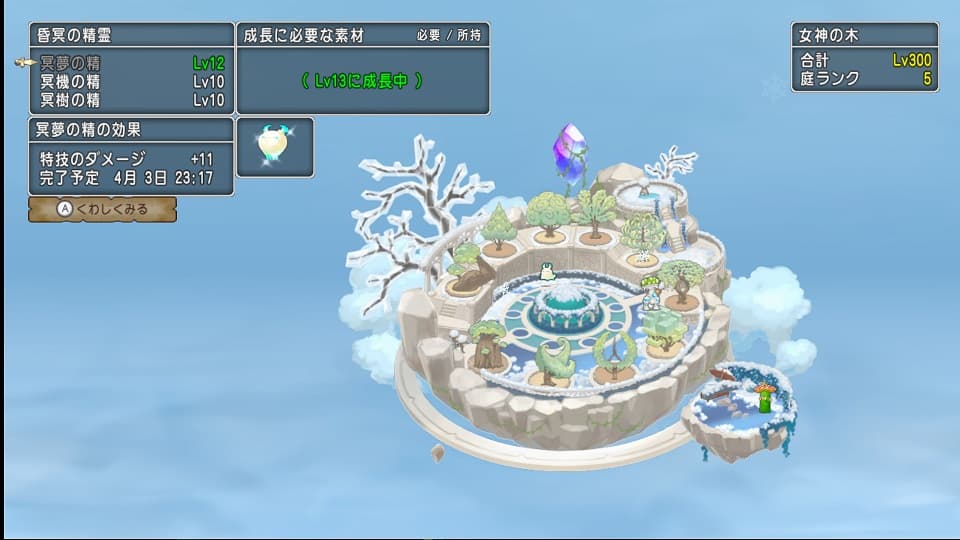The image size is (960, 540).
Task: Select the 冥樹の精 spirit row
Action: click(x=131, y=99)
